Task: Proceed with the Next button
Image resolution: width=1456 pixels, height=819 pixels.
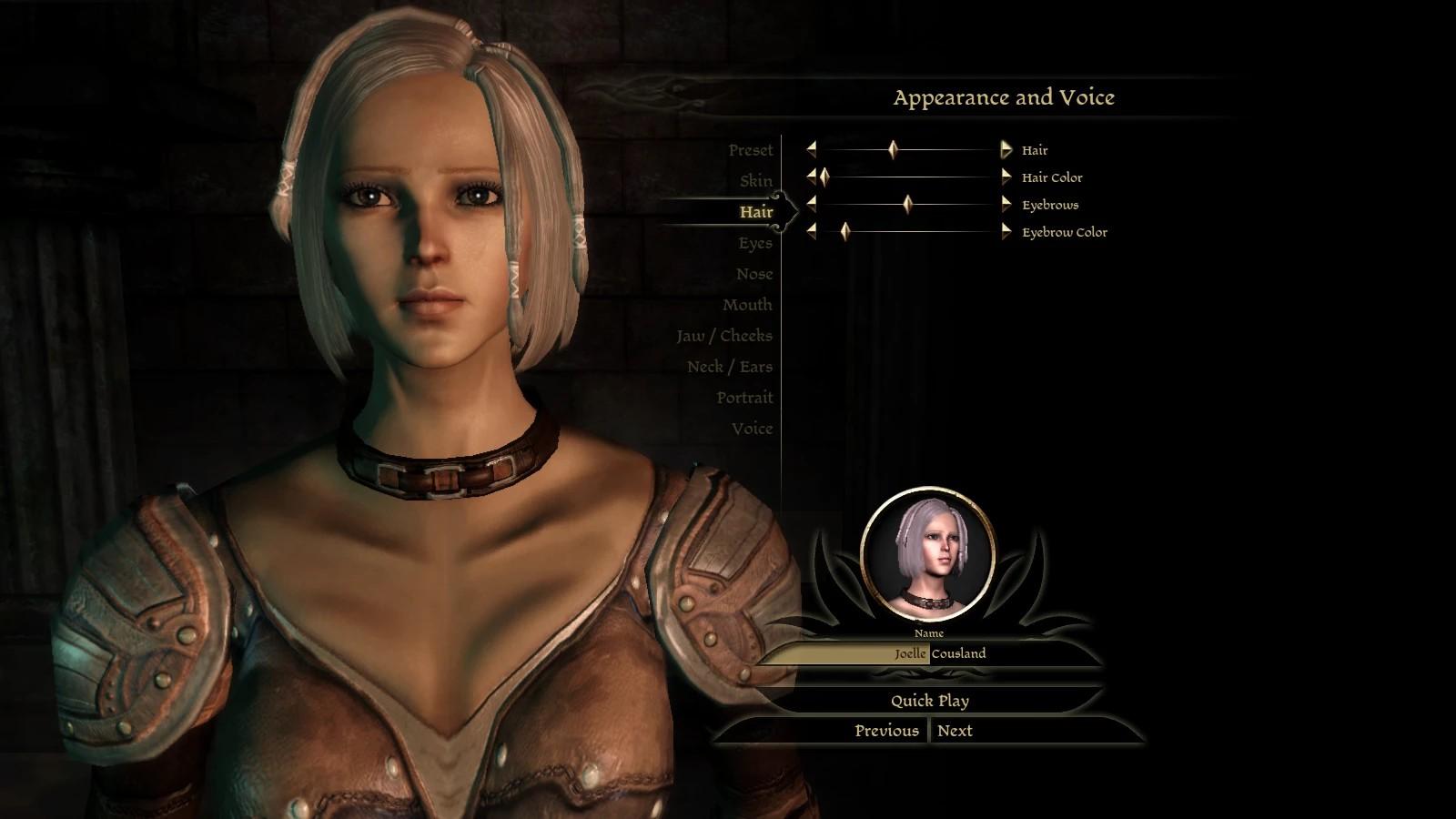Action: point(955,731)
